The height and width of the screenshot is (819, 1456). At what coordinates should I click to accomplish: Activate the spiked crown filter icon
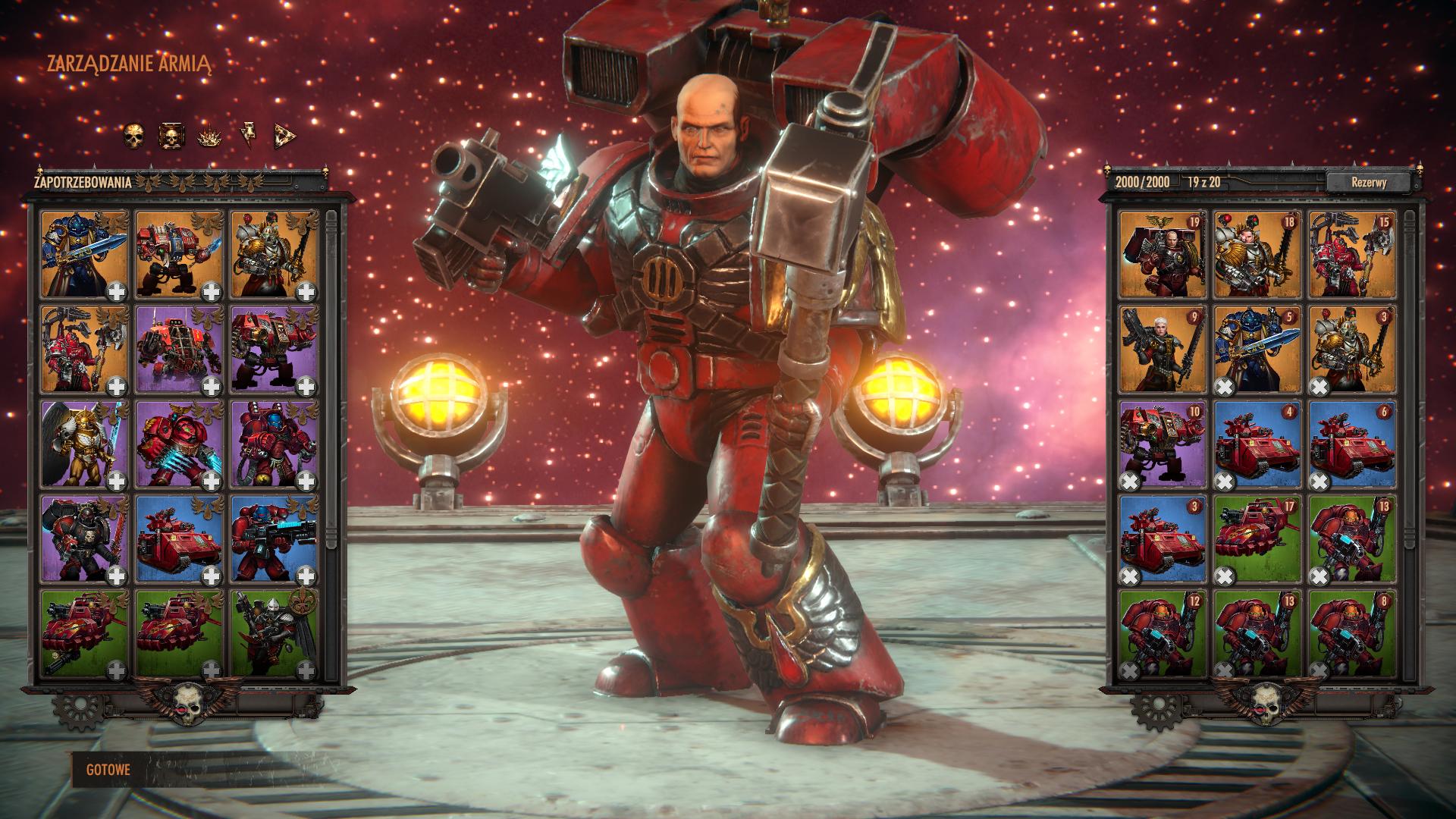coord(209,136)
